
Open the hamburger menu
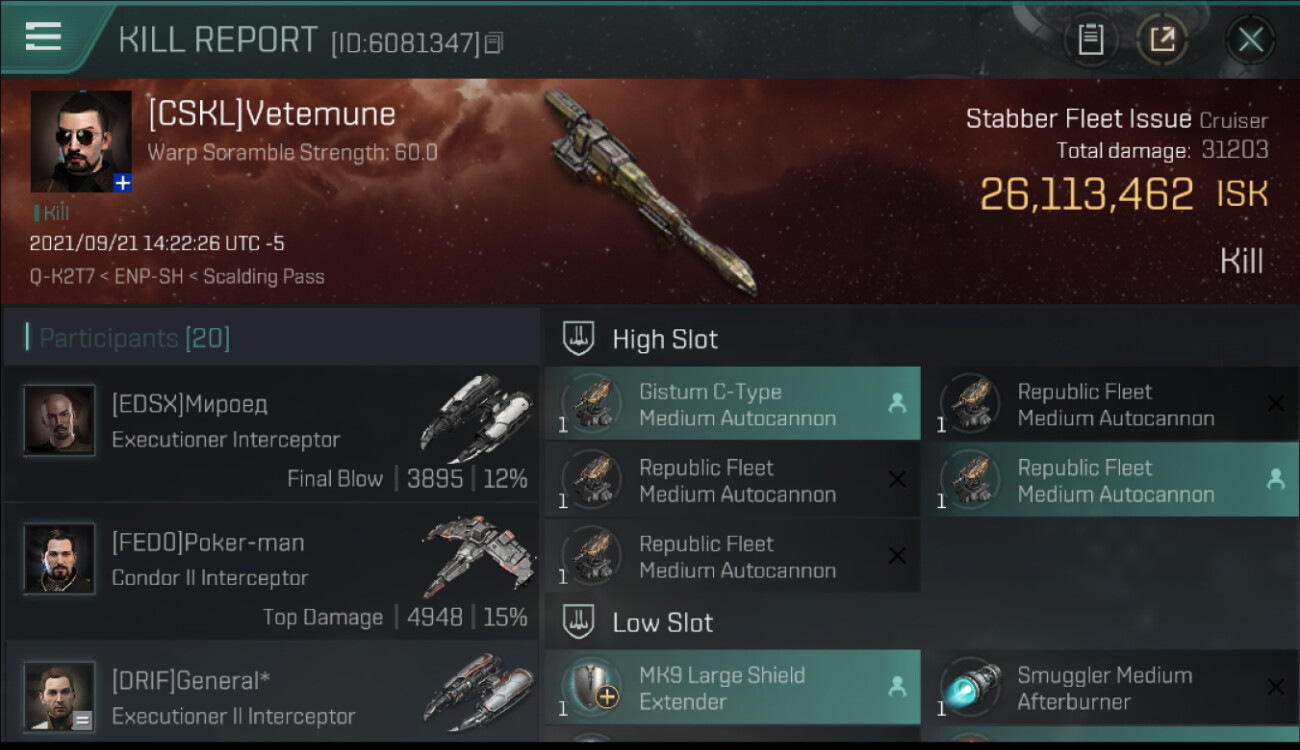(43, 37)
